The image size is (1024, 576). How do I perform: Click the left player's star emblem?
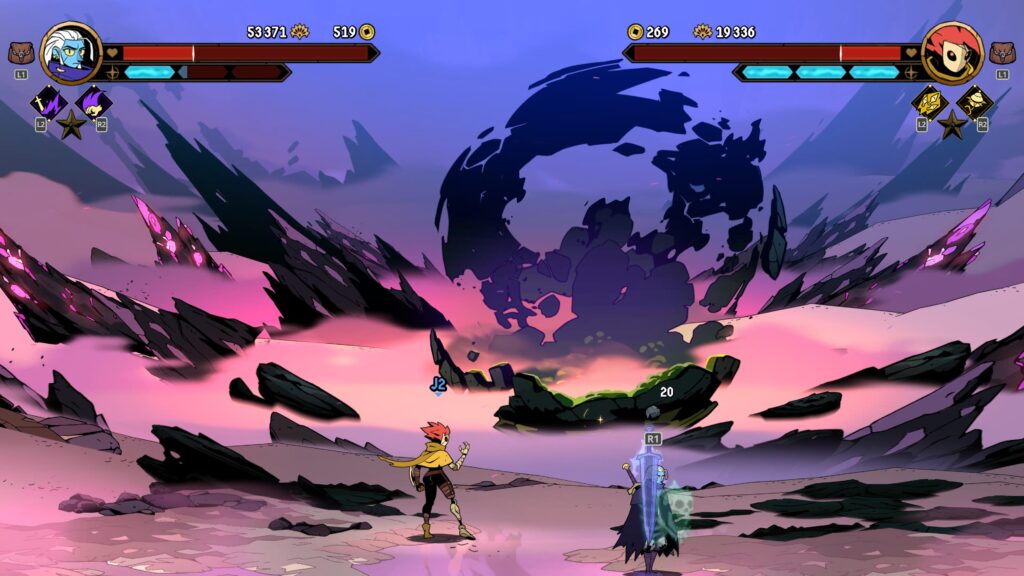[70, 125]
